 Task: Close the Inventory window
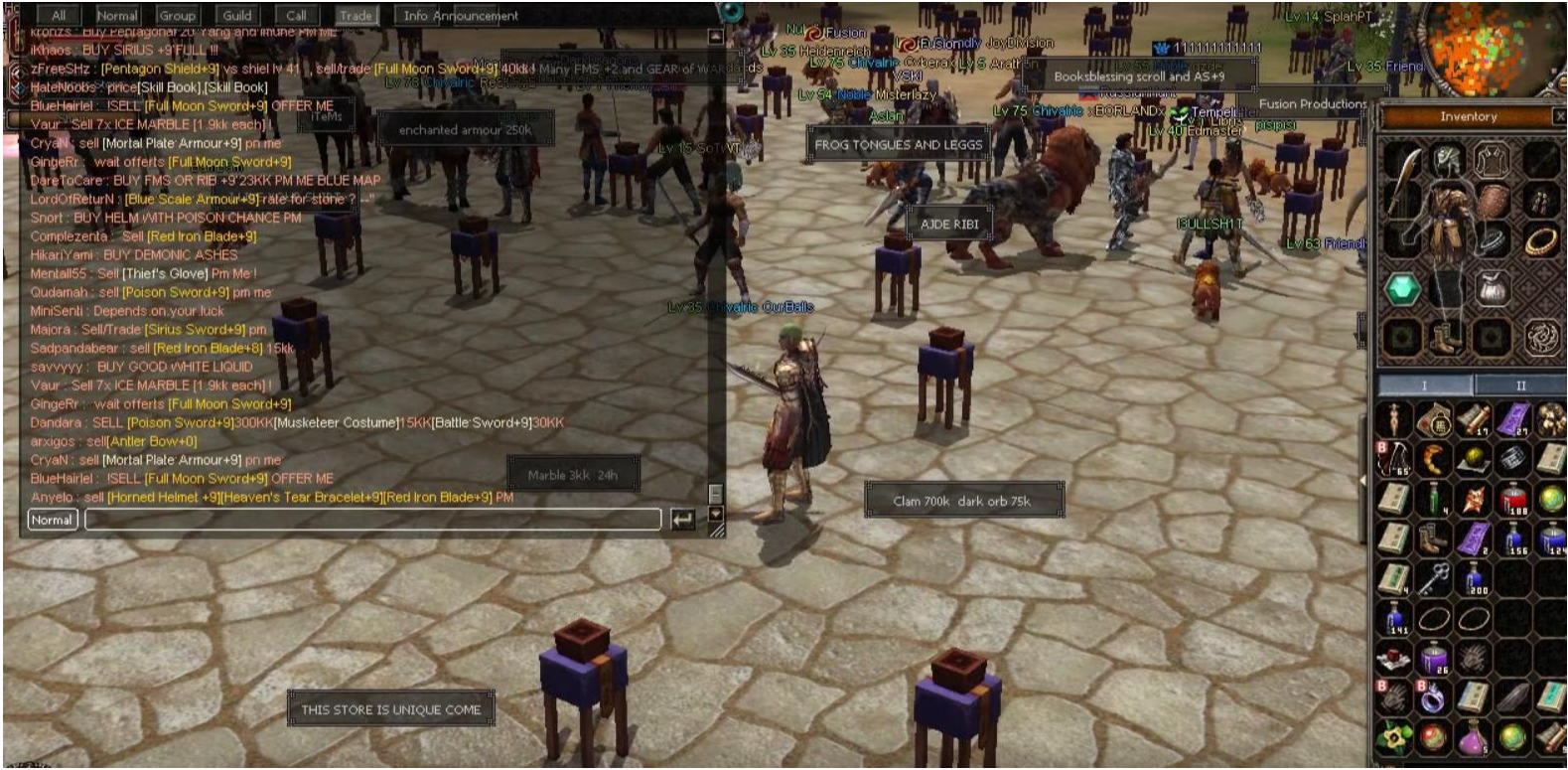(x=1559, y=116)
